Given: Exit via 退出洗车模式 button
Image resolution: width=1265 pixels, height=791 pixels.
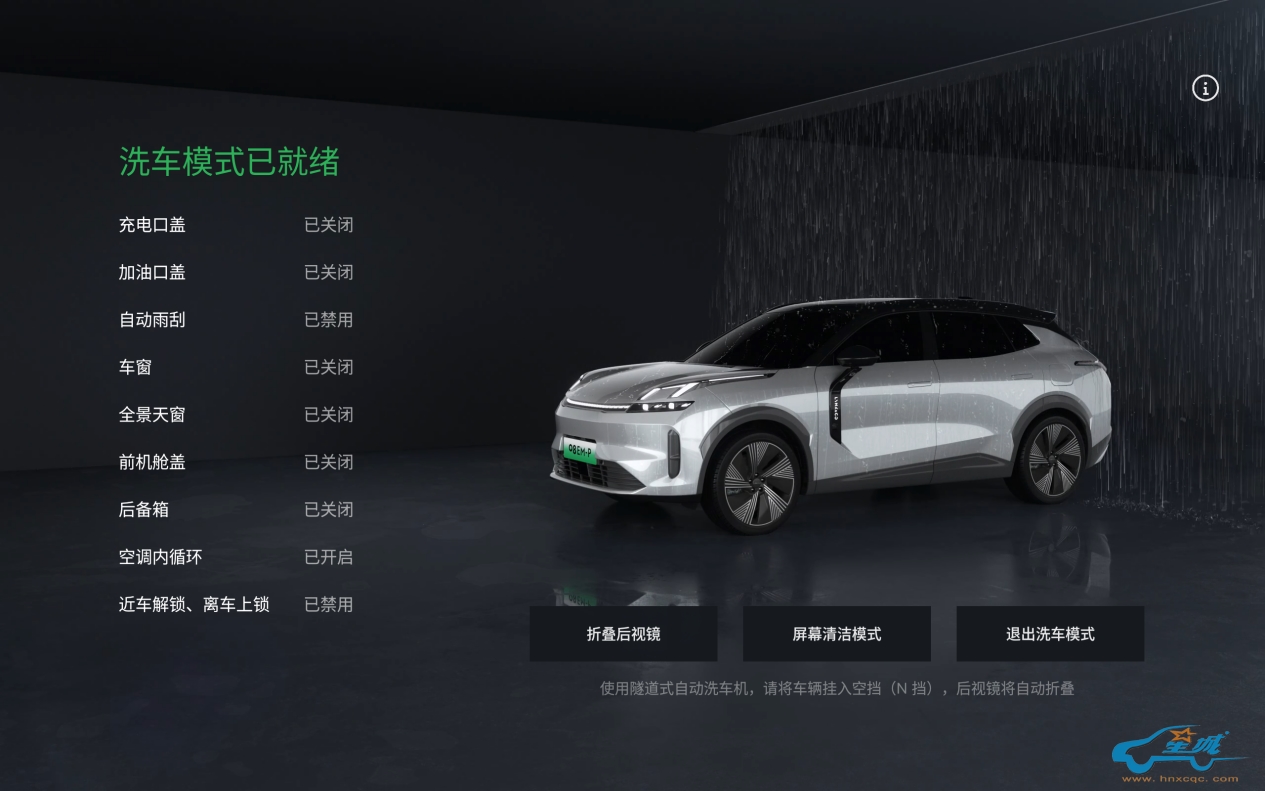Looking at the screenshot, I should click(x=1050, y=634).
